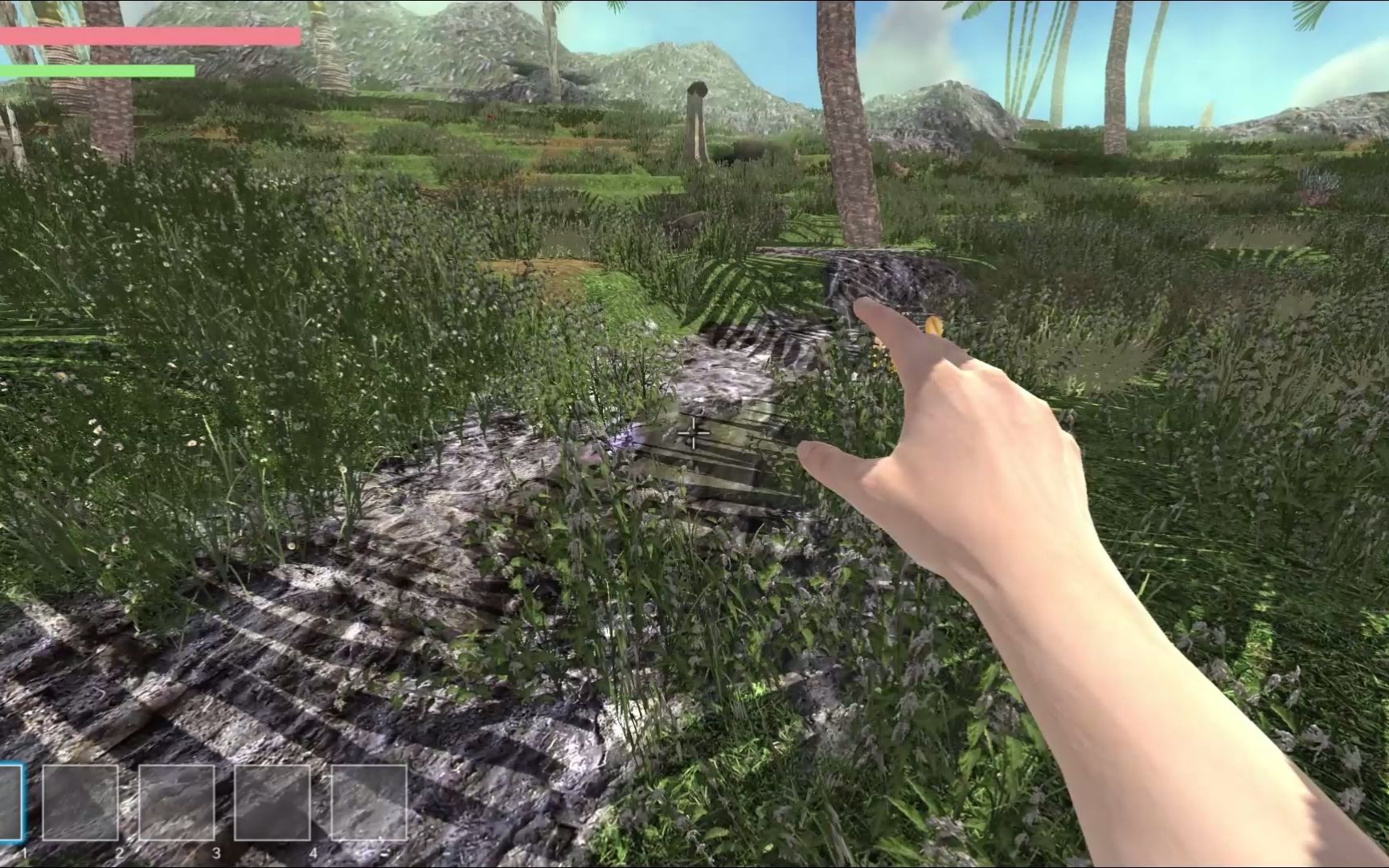Select hotbar slot 3
The height and width of the screenshot is (868, 1389).
[177, 804]
